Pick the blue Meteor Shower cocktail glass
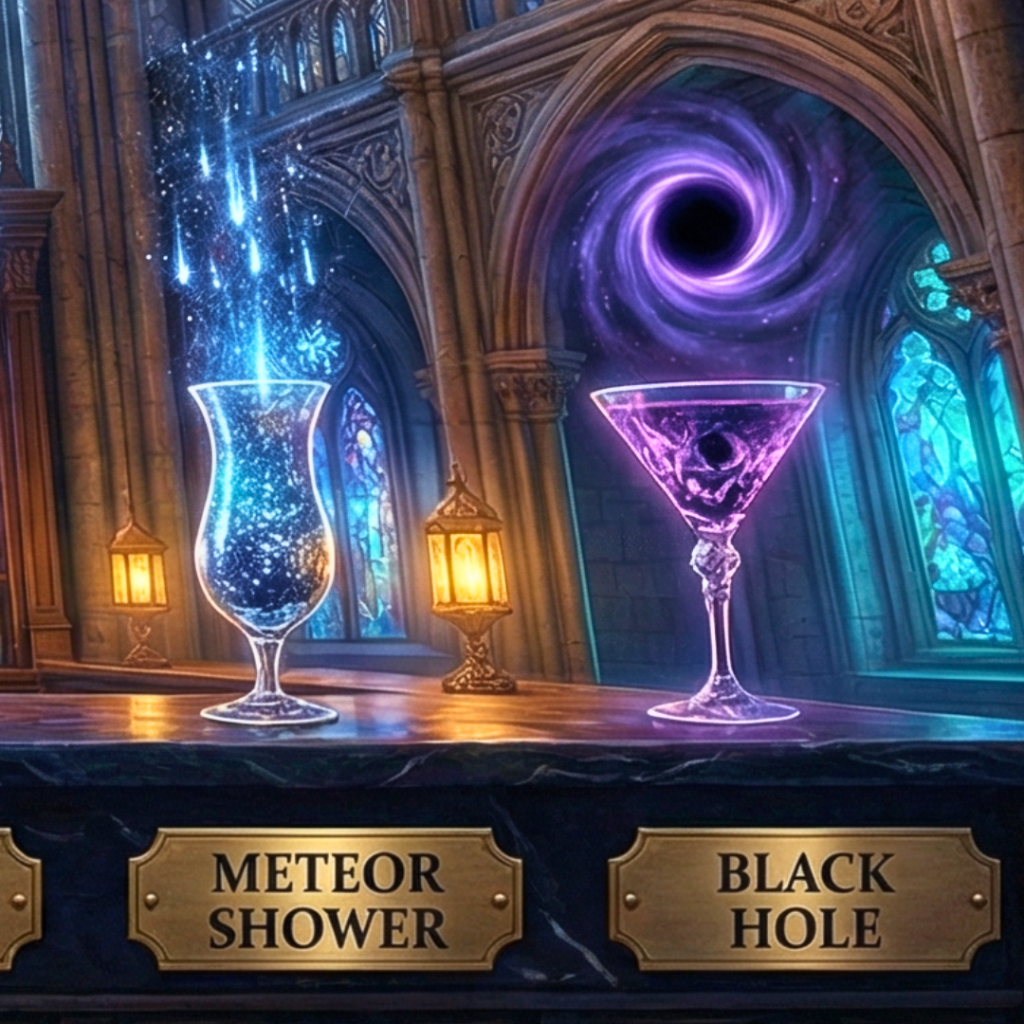Image resolution: width=1024 pixels, height=1024 pixels. (x=264, y=520)
